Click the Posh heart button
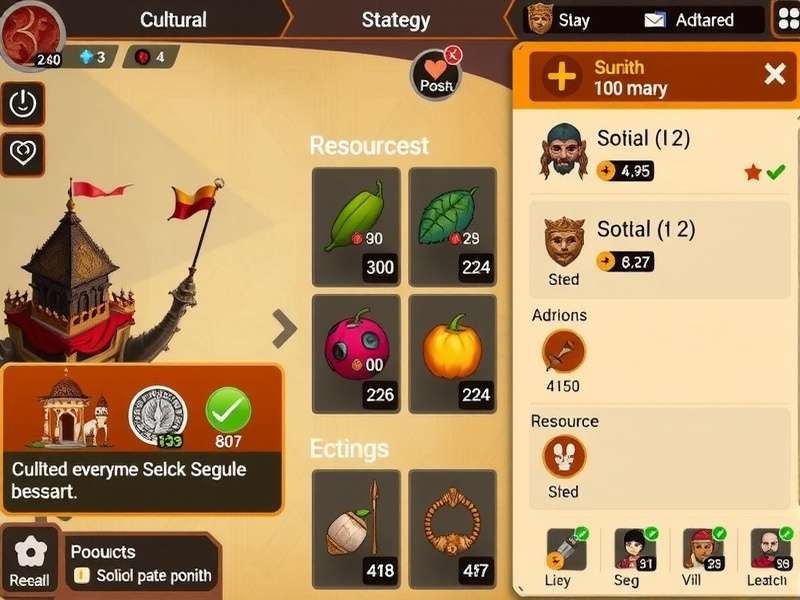 pyautogui.click(x=436, y=75)
